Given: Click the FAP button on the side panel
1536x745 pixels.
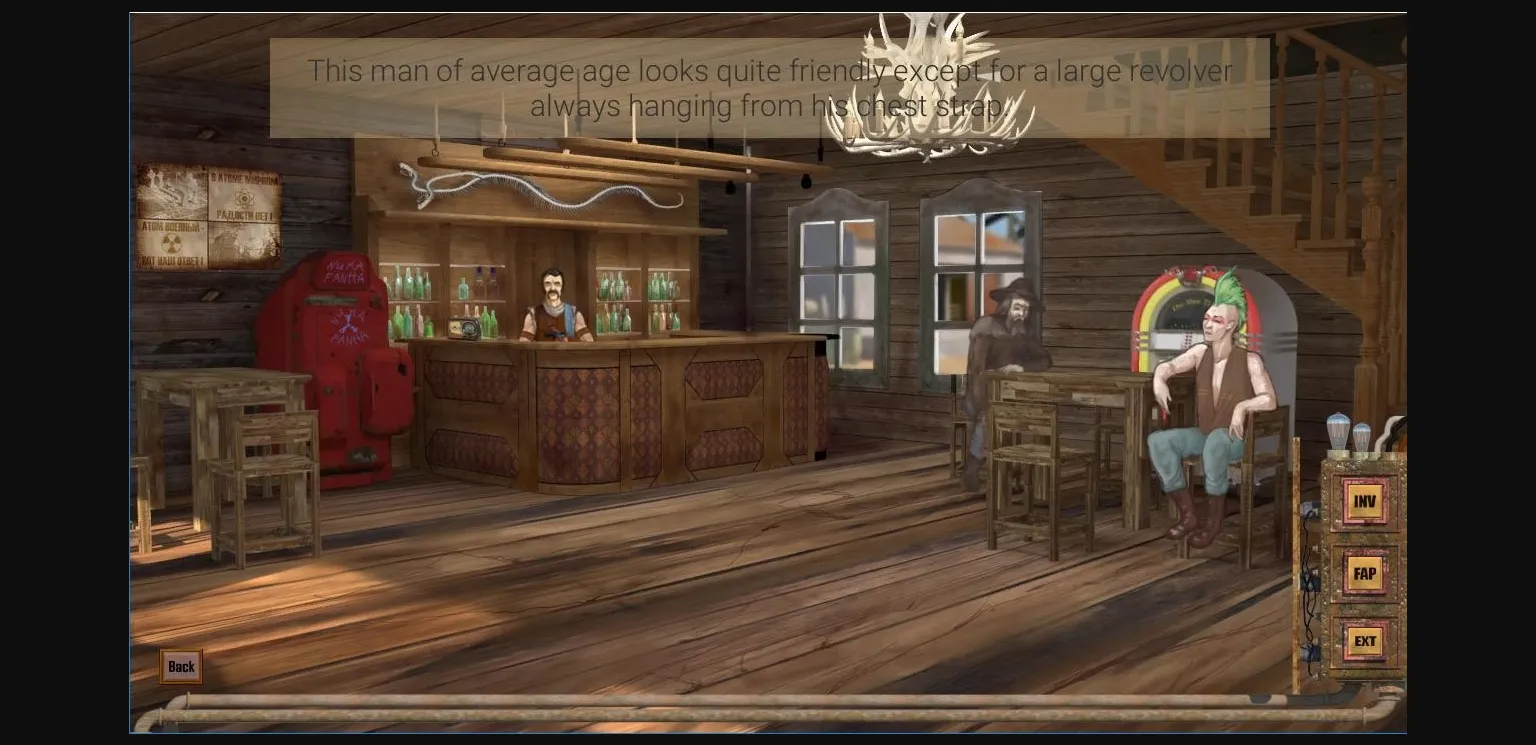Looking at the screenshot, I should pos(1364,572).
